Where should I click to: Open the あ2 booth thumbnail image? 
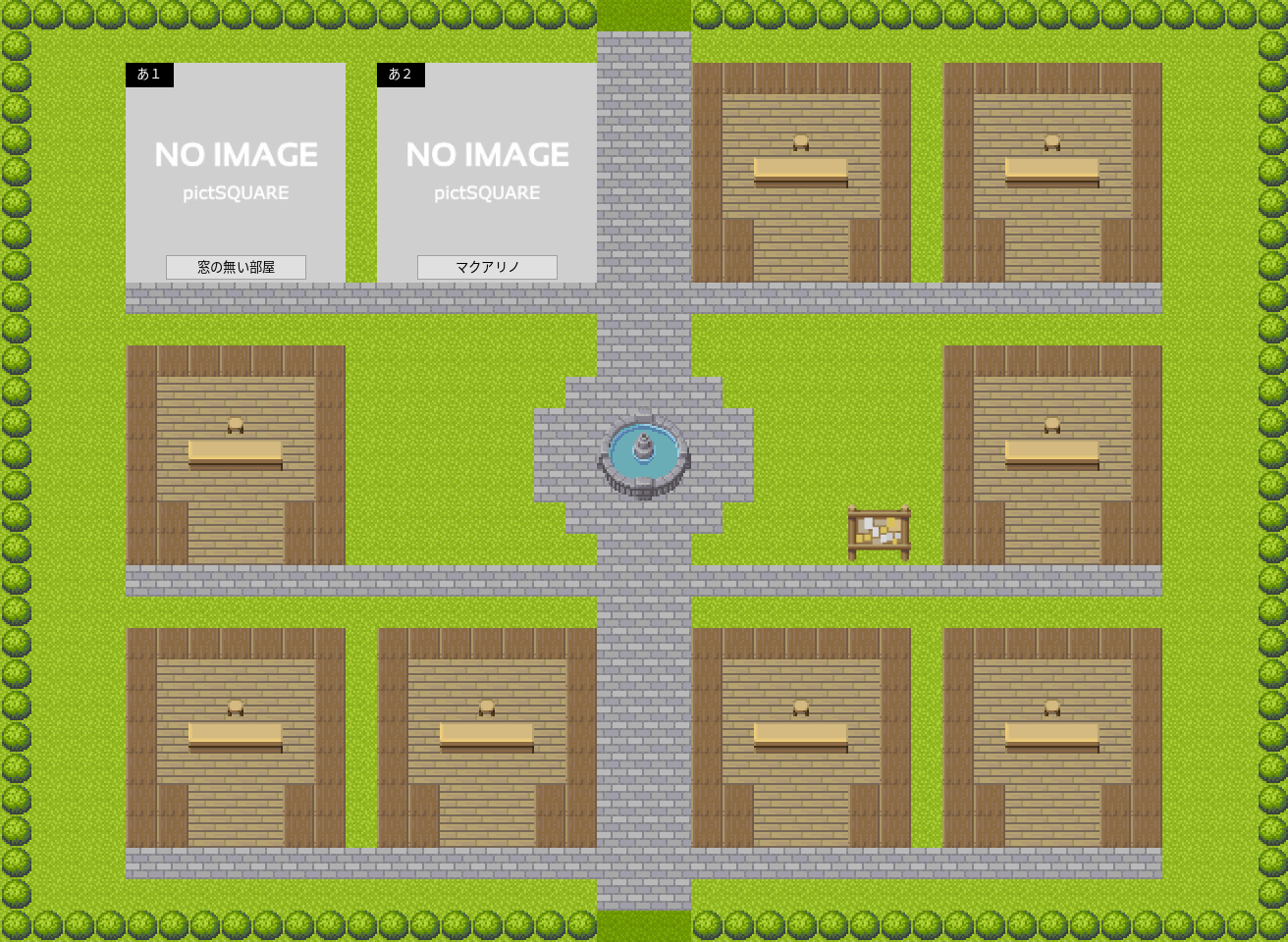pyautogui.click(x=487, y=162)
